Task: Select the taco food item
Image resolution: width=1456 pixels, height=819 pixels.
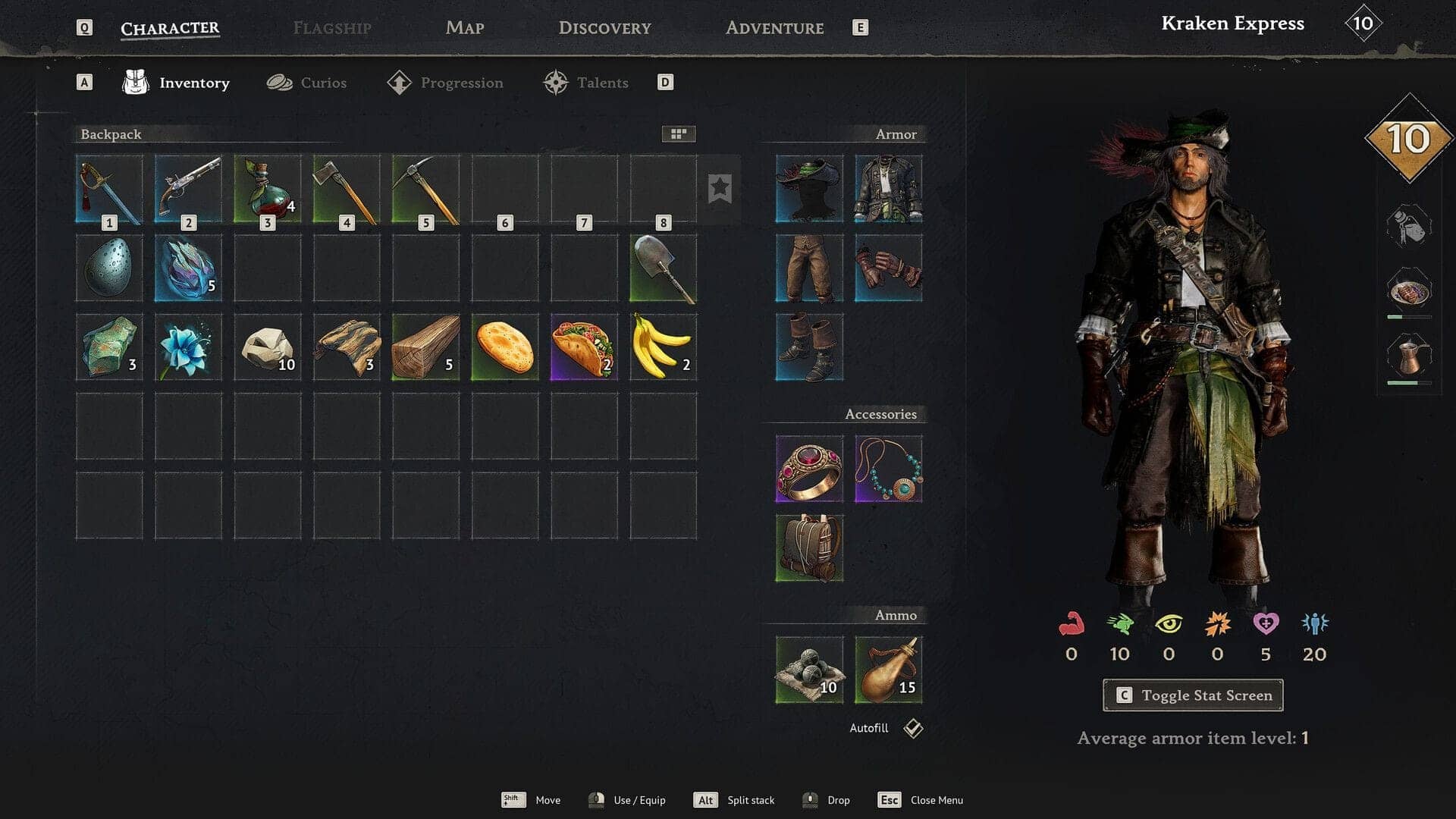Action: [x=584, y=347]
